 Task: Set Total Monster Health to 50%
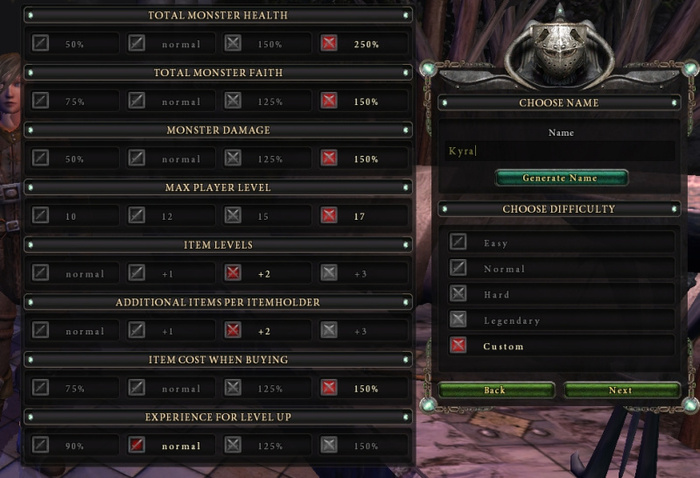click(x=40, y=44)
